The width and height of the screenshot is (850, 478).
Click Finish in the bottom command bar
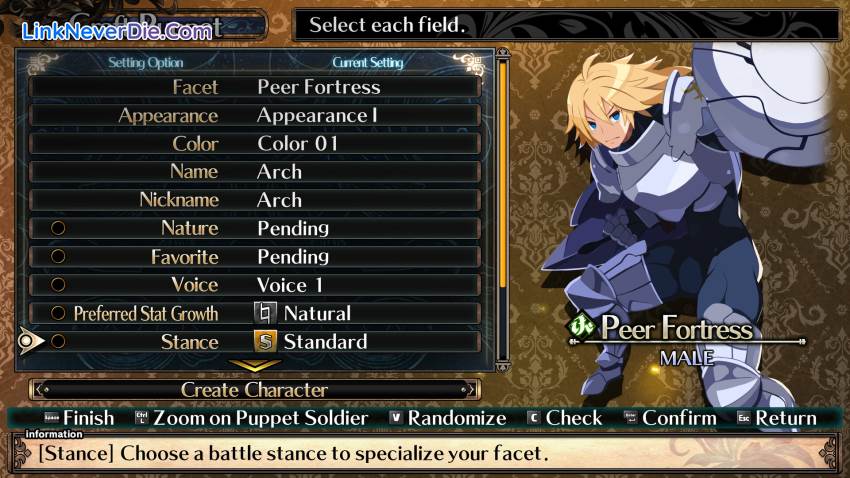pos(80,418)
